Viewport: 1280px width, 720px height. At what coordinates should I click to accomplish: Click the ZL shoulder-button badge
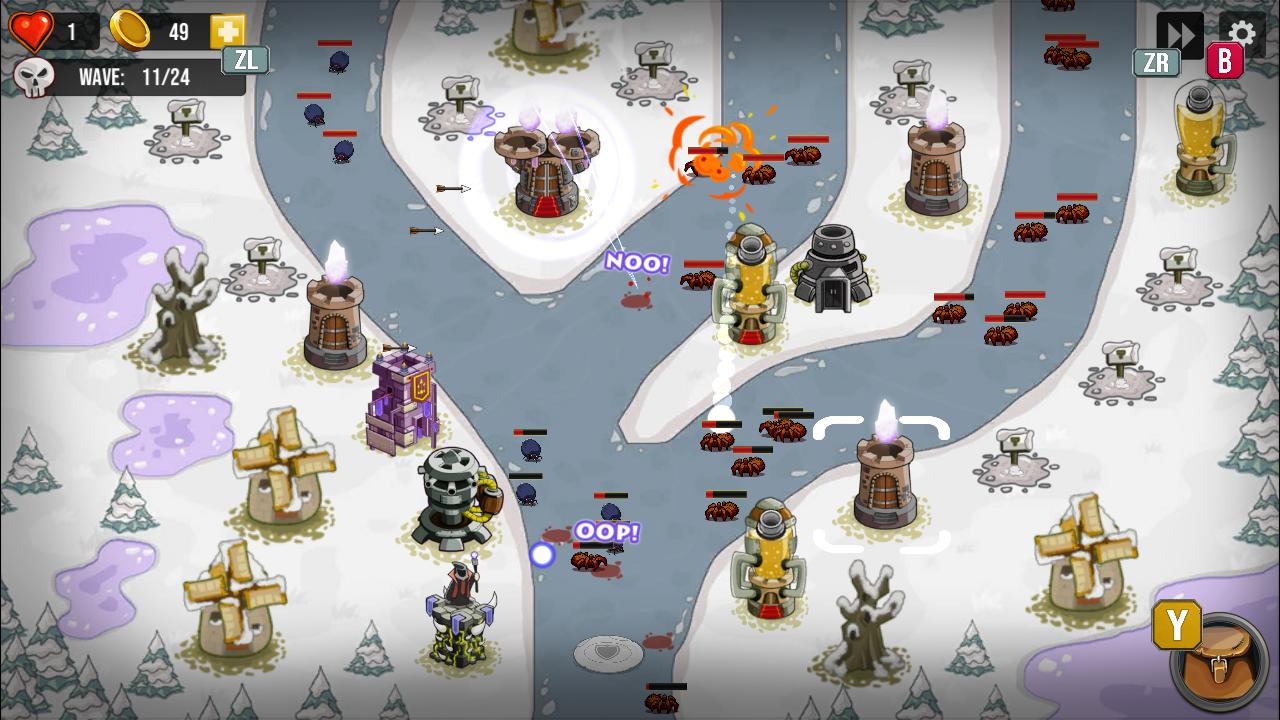[244, 60]
